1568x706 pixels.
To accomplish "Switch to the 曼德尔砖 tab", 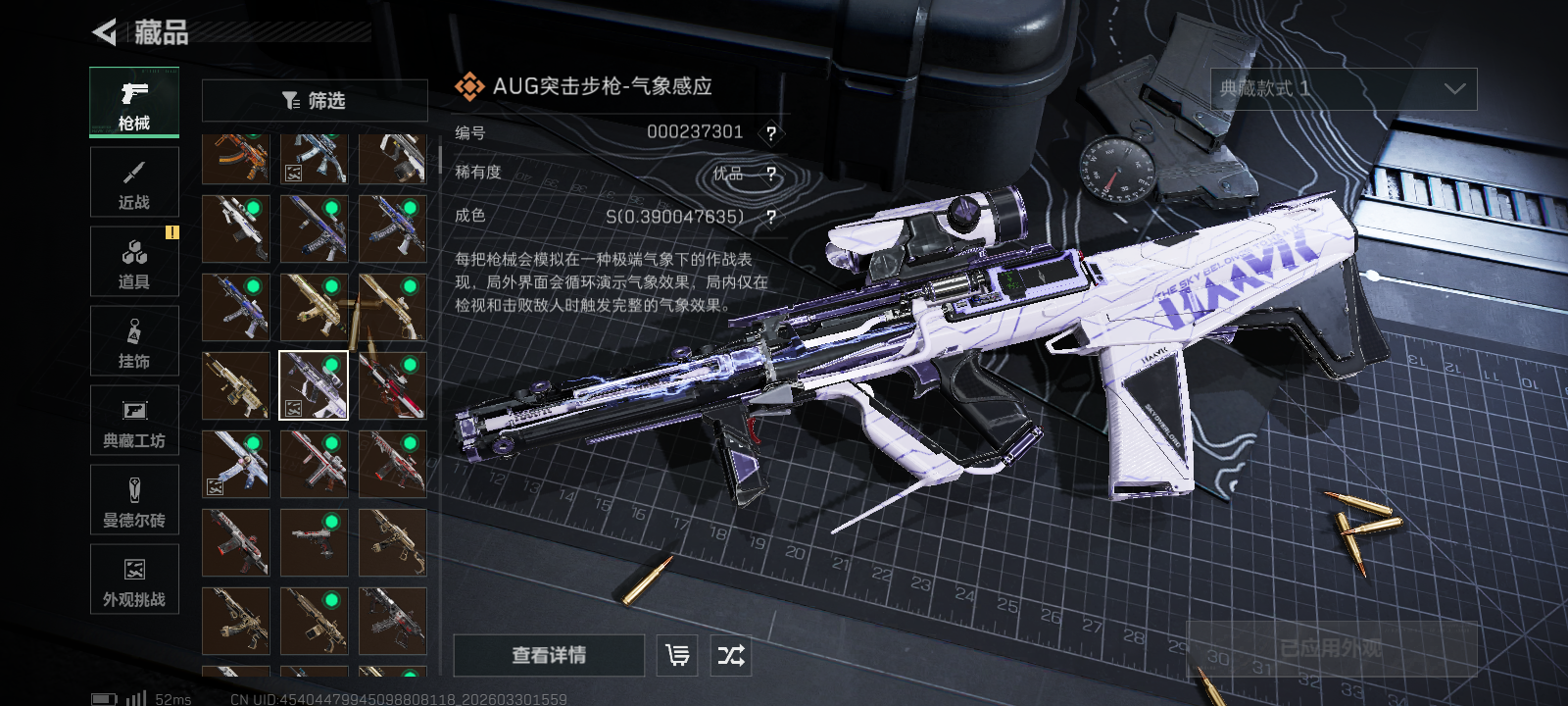I will (x=134, y=500).
